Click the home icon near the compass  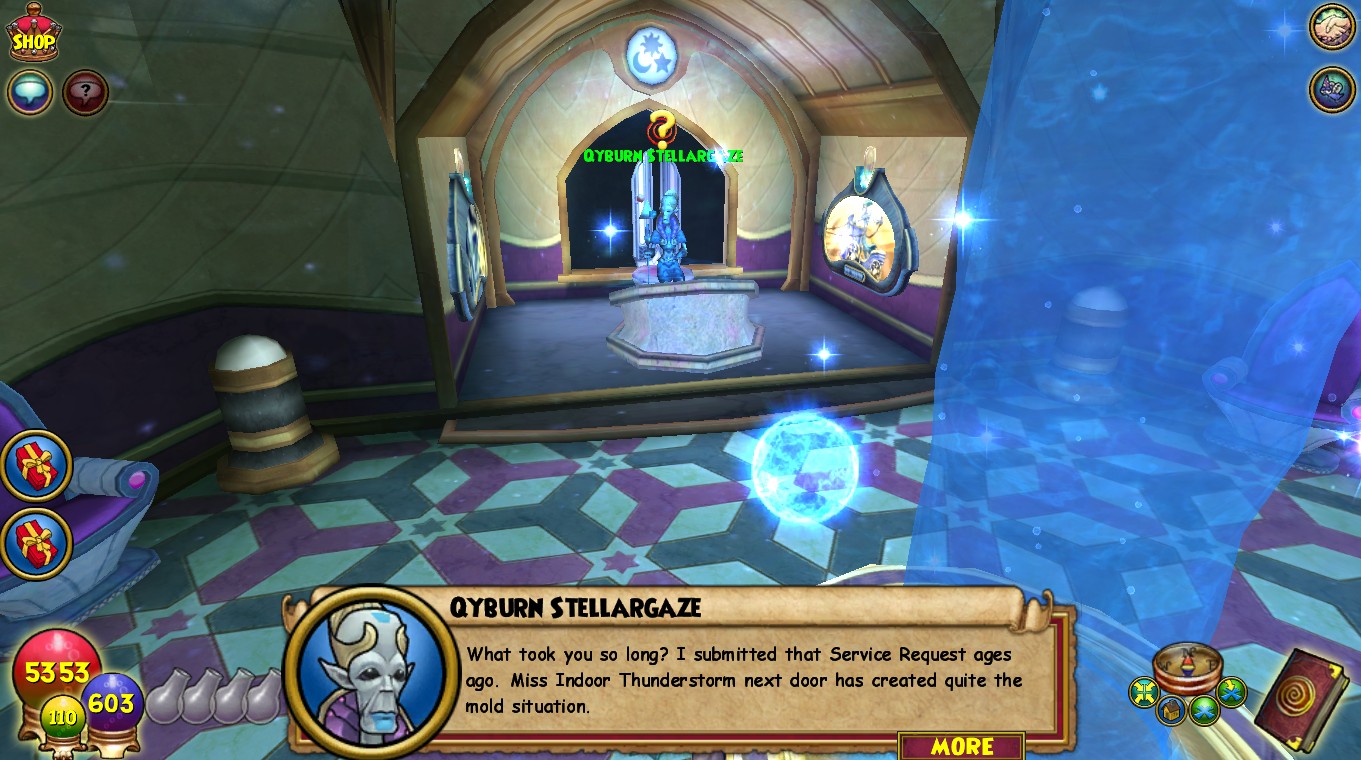tap(1173, 710)
